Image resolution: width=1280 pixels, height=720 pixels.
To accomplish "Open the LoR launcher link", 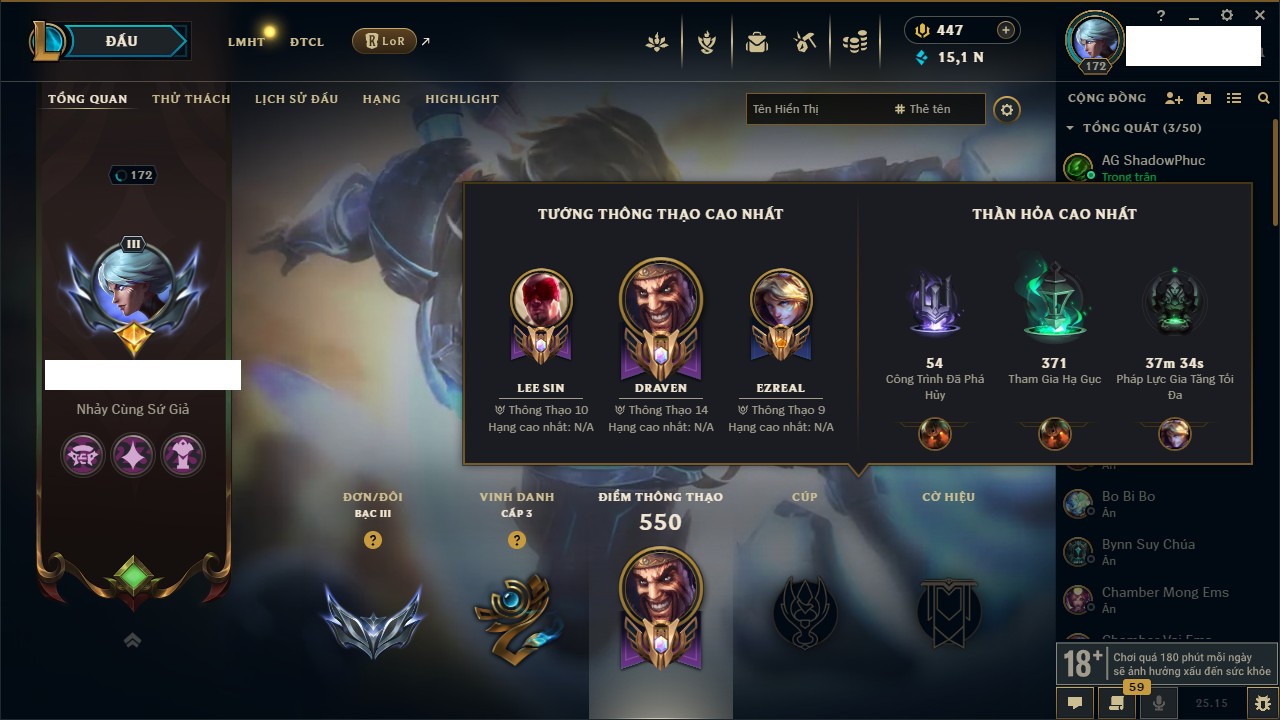I will click(x=384, y=41).
